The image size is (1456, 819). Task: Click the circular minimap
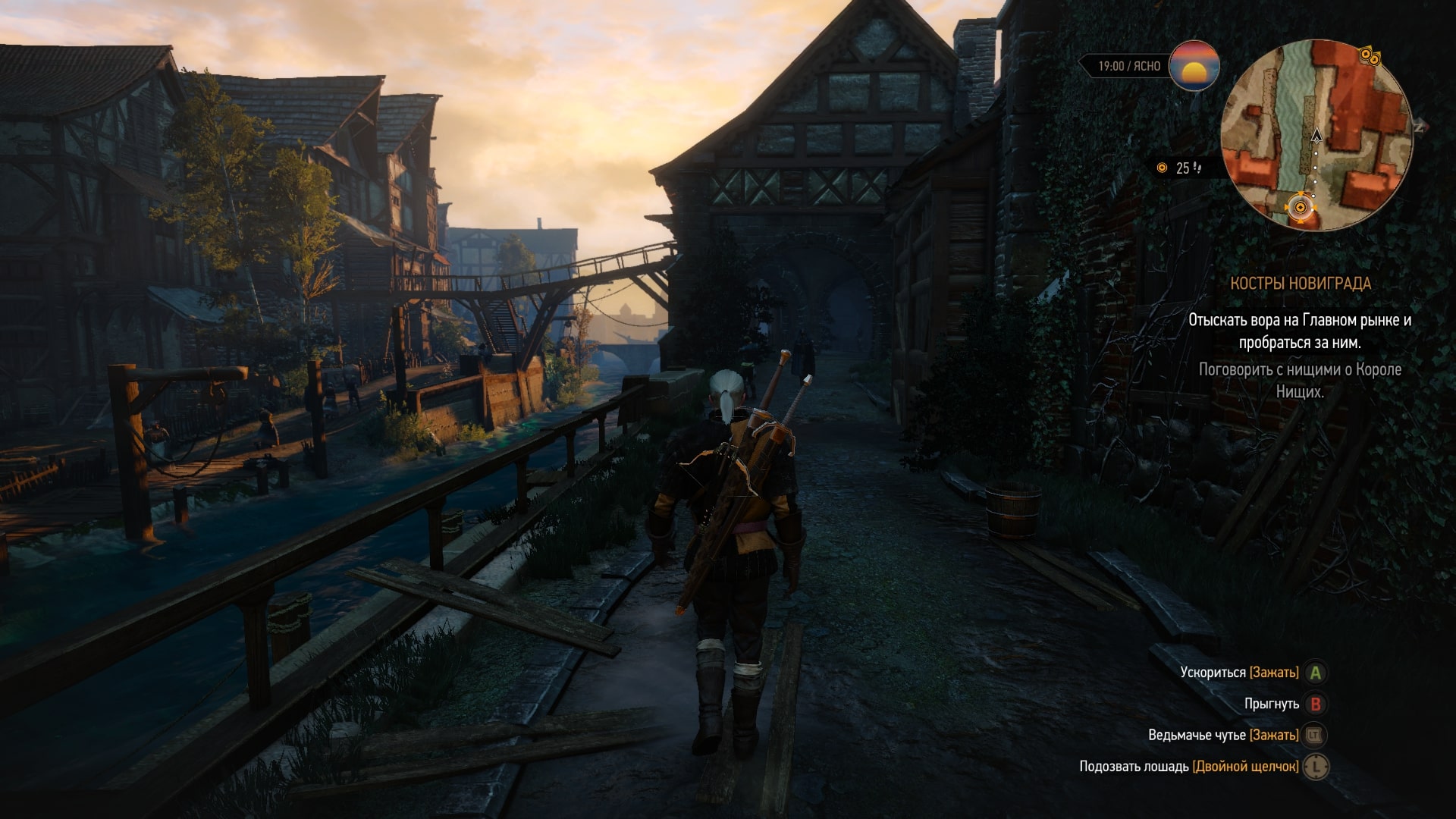[x=1316, y=135]
